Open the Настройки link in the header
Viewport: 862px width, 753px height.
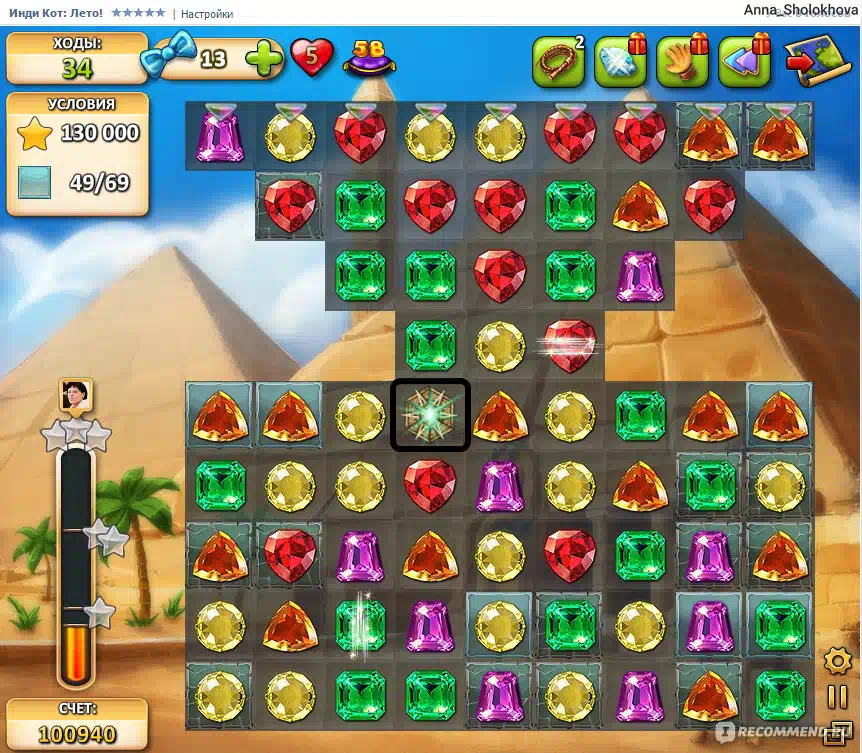point(208,14)
